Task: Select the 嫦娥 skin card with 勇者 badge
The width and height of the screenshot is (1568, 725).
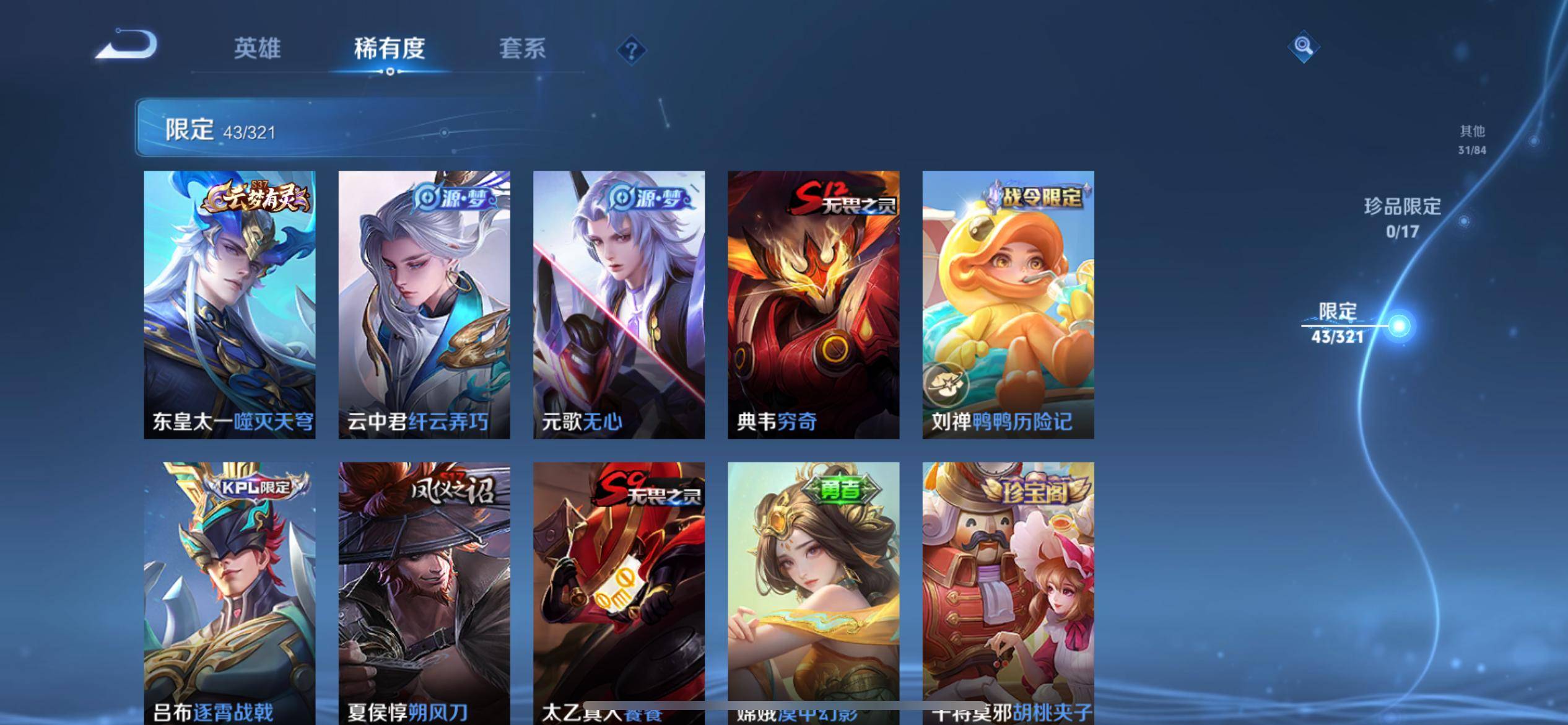Action: [x=813, y=592]
